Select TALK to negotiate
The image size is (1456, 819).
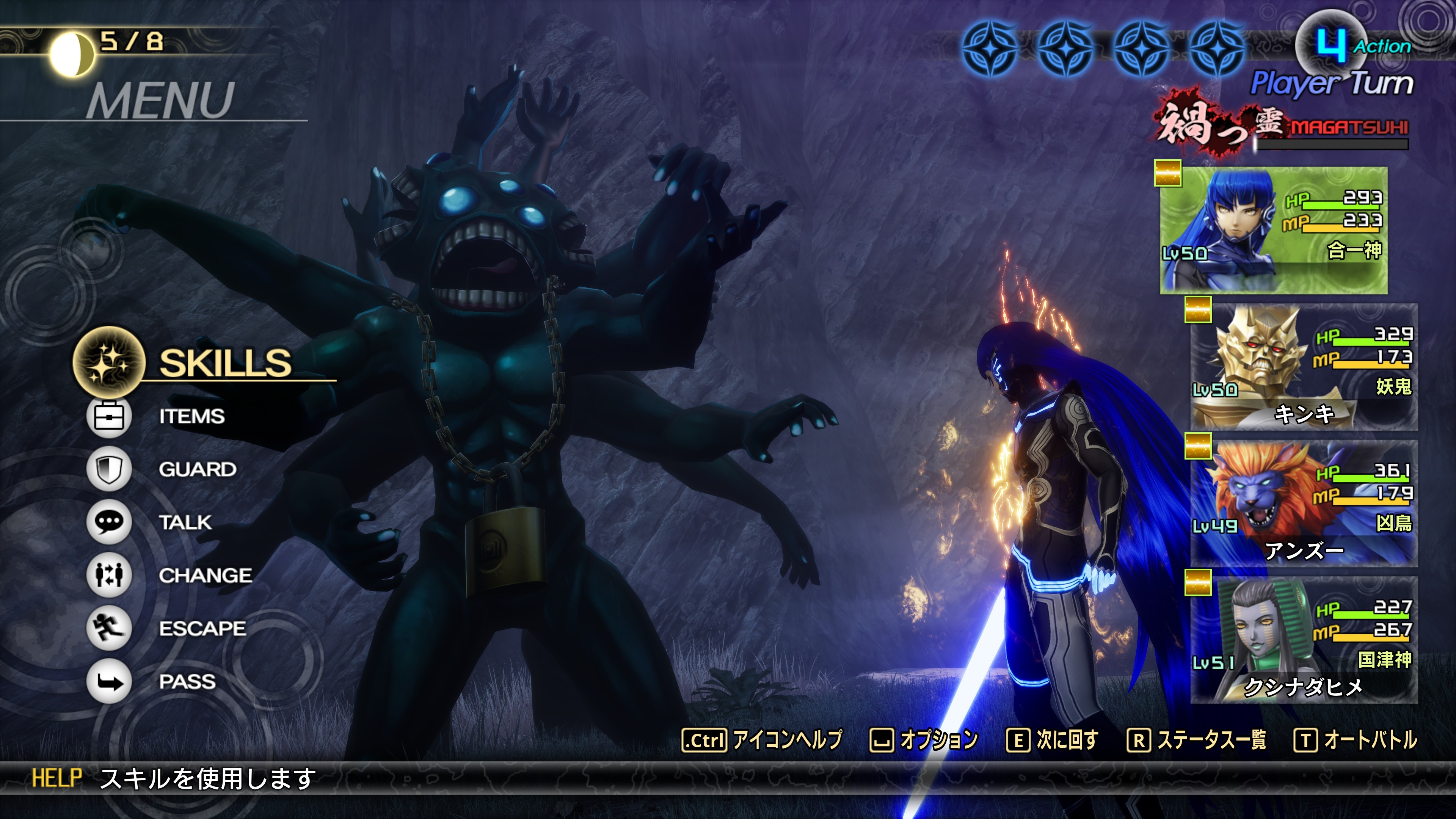click(x=185, y=522)
